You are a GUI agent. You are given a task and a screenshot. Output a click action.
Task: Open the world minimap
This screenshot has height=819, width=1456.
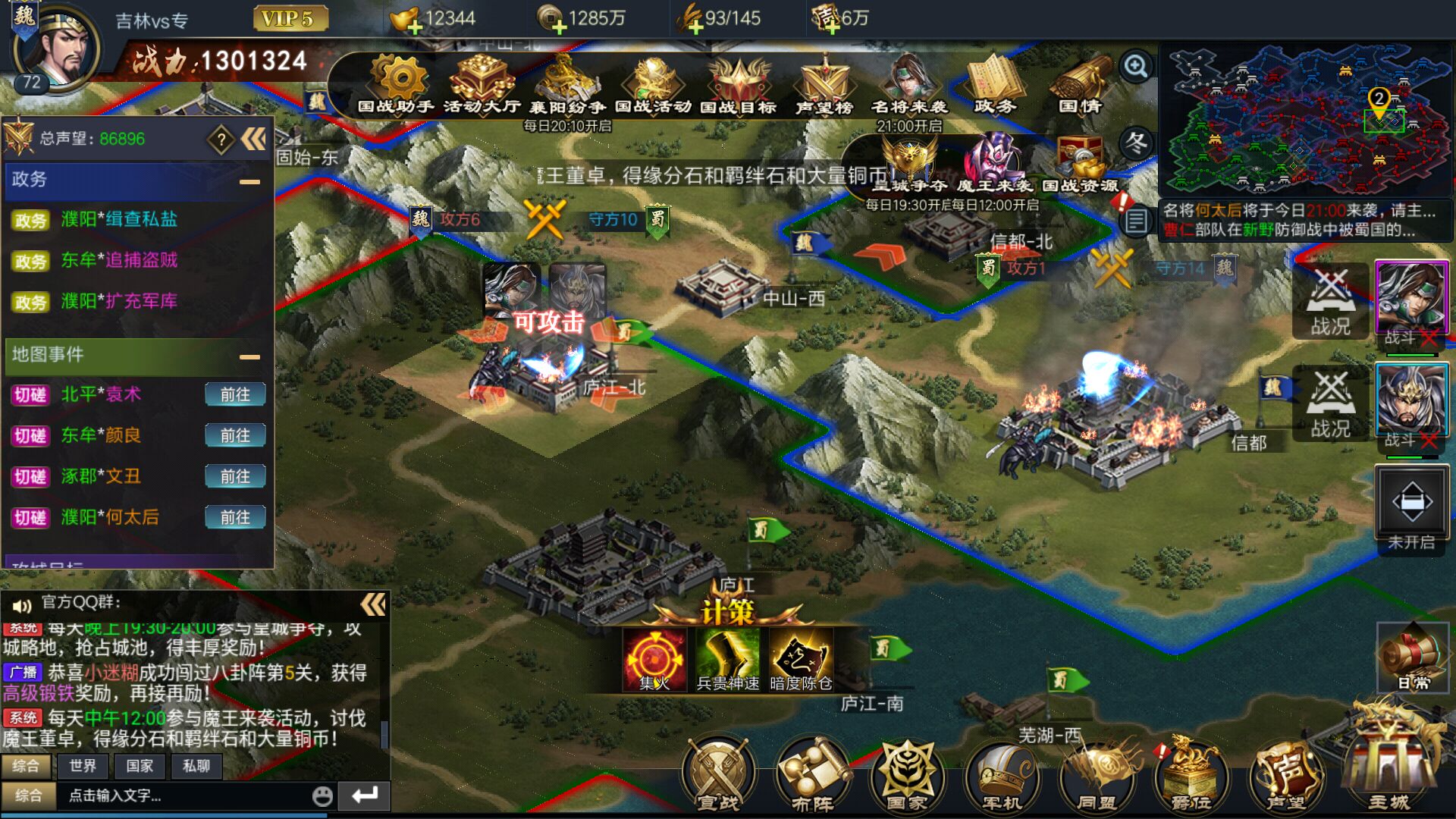pyautogui.click(x=1306, y=118)
